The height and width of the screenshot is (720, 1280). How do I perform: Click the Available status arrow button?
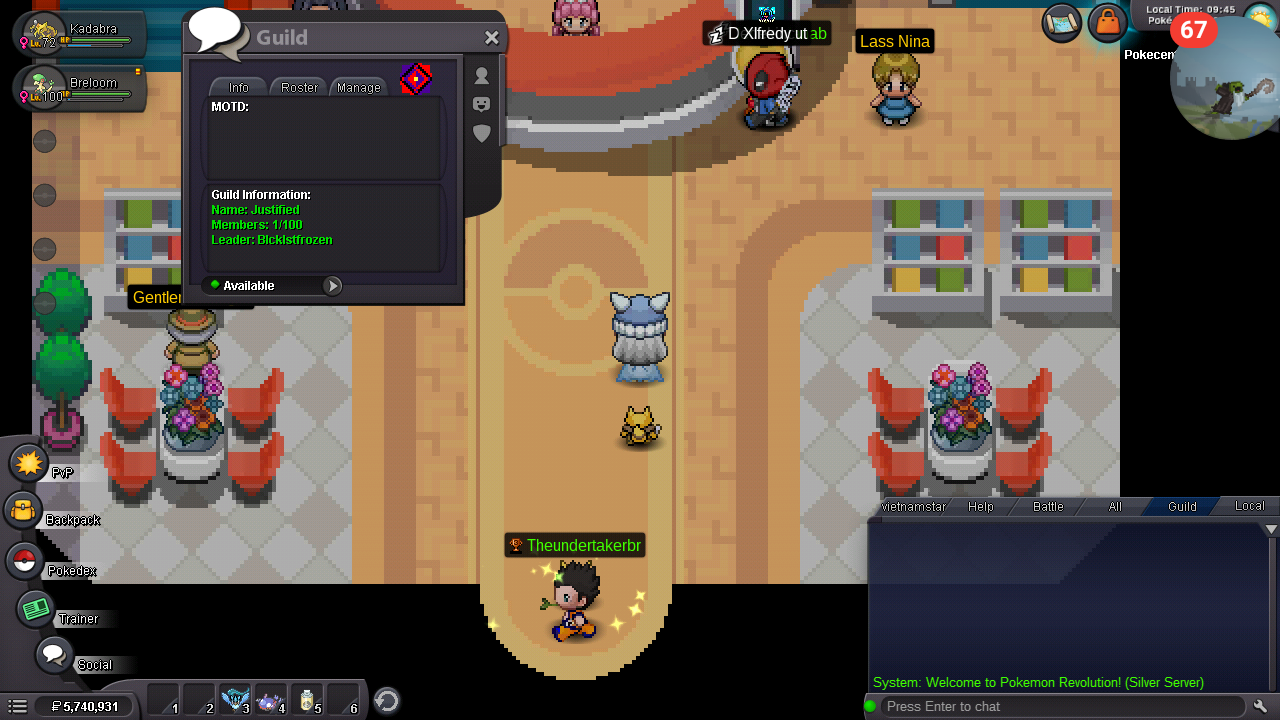coord(332,286)
